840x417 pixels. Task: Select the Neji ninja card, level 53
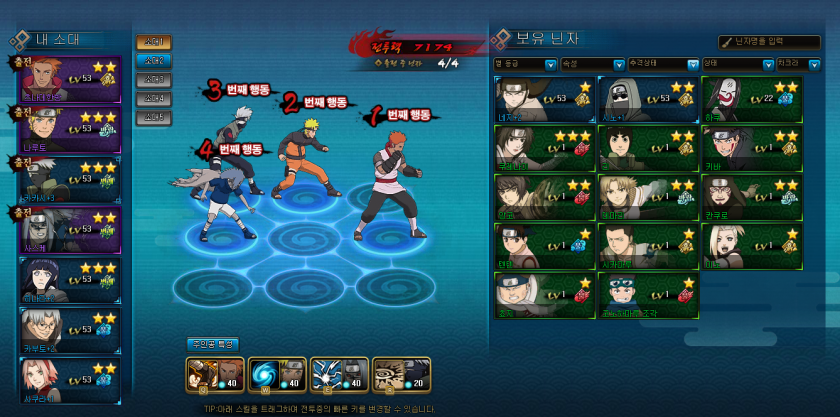[544, 98]
